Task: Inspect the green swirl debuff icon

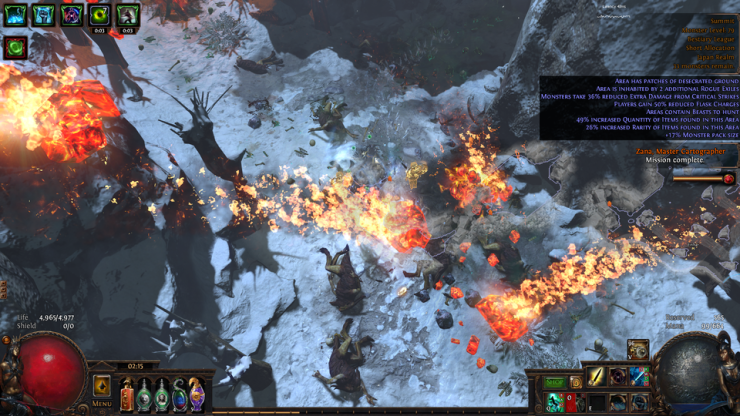Action: (15, 46)
